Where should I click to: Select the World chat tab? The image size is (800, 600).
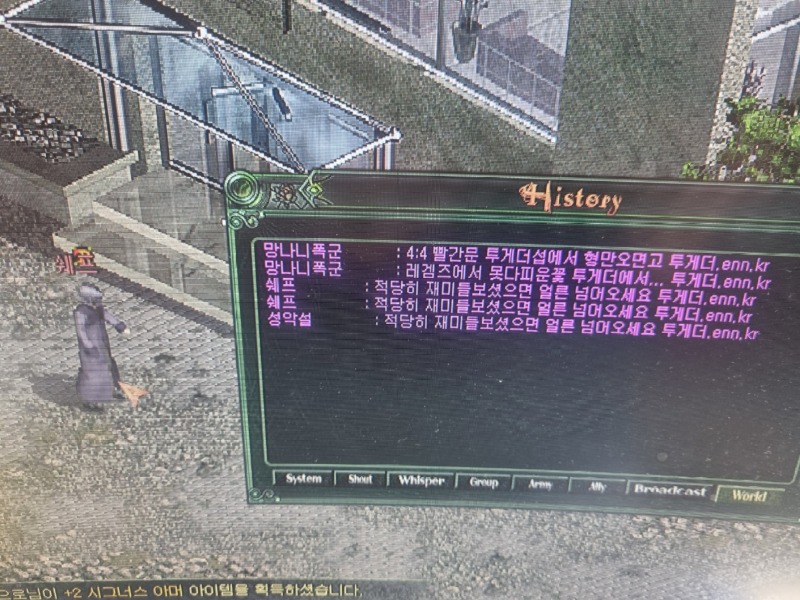click(748, 495)
